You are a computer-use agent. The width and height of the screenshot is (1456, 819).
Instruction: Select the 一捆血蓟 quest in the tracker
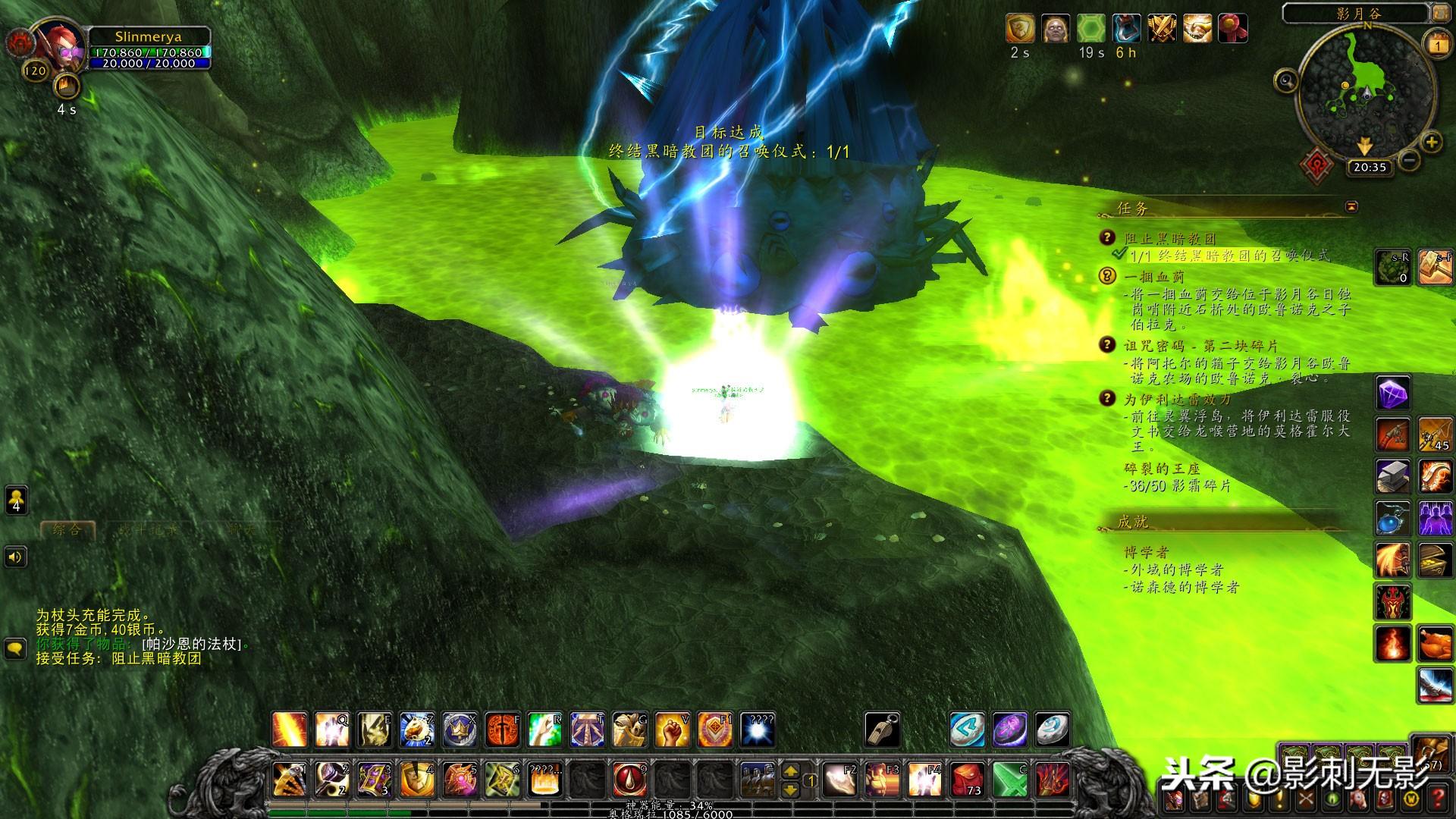tap(1153, 277)
